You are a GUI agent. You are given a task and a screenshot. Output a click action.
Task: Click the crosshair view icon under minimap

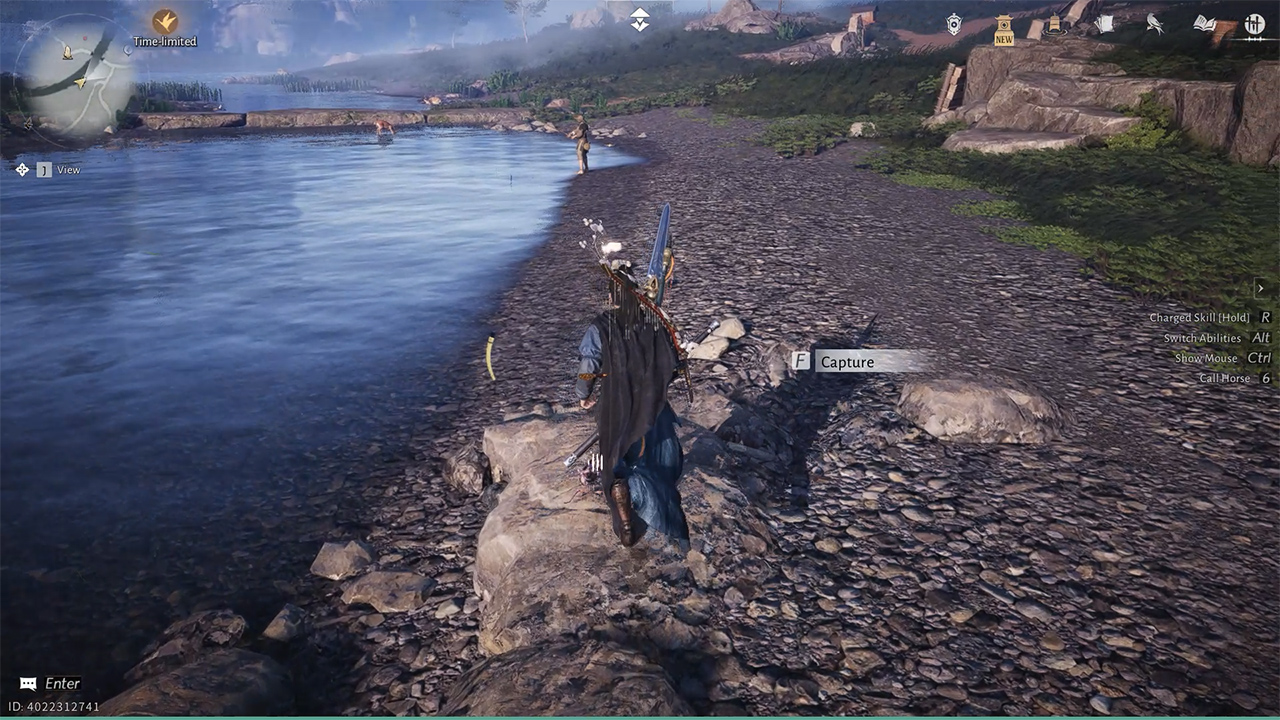pyautogui.click(x=22, y=170)
